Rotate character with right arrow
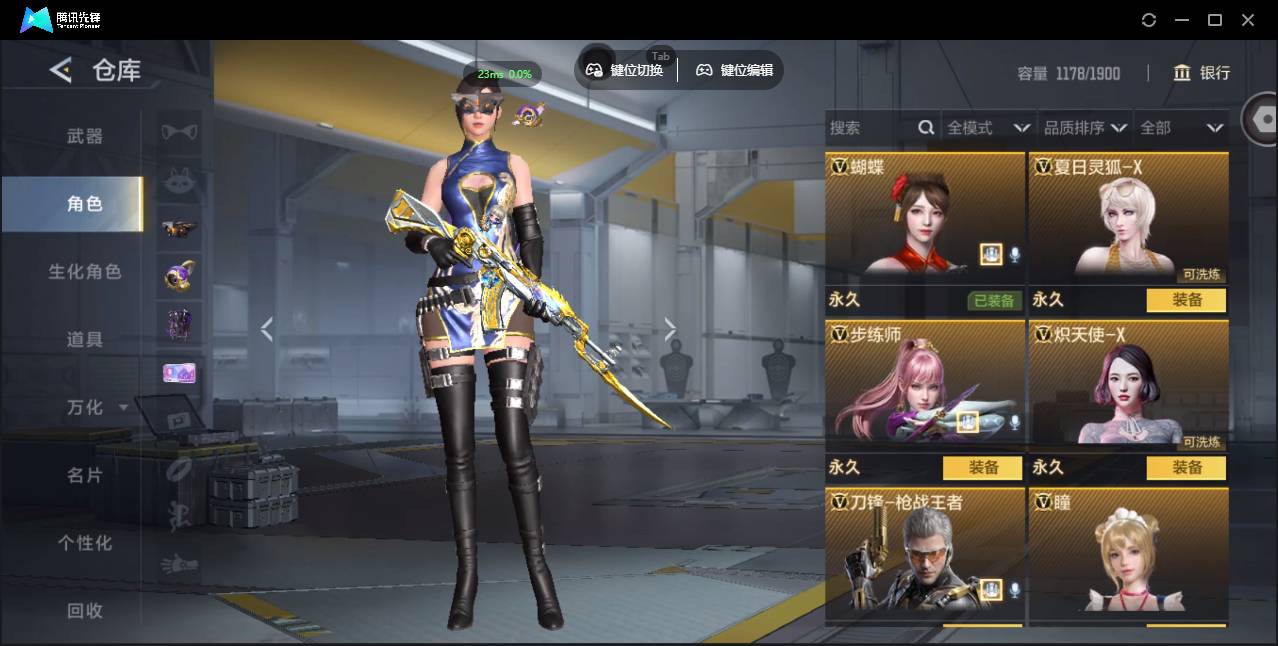 670,330
